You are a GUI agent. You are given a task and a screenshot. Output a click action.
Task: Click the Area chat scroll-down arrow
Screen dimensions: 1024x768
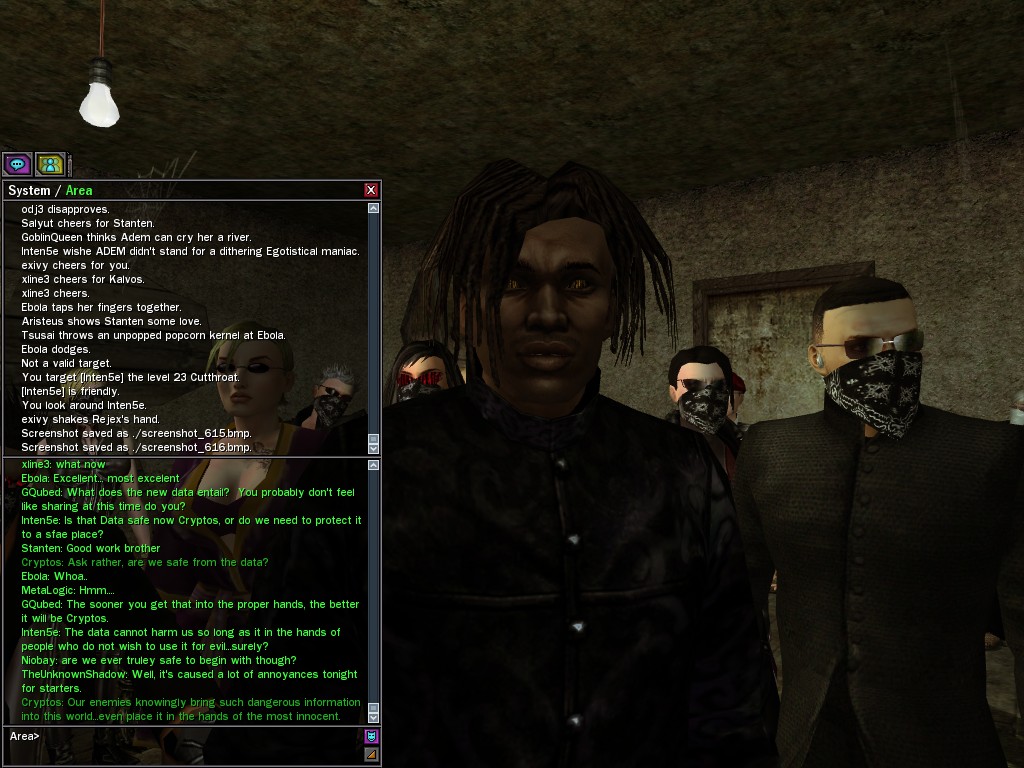[x=374, y=716]
